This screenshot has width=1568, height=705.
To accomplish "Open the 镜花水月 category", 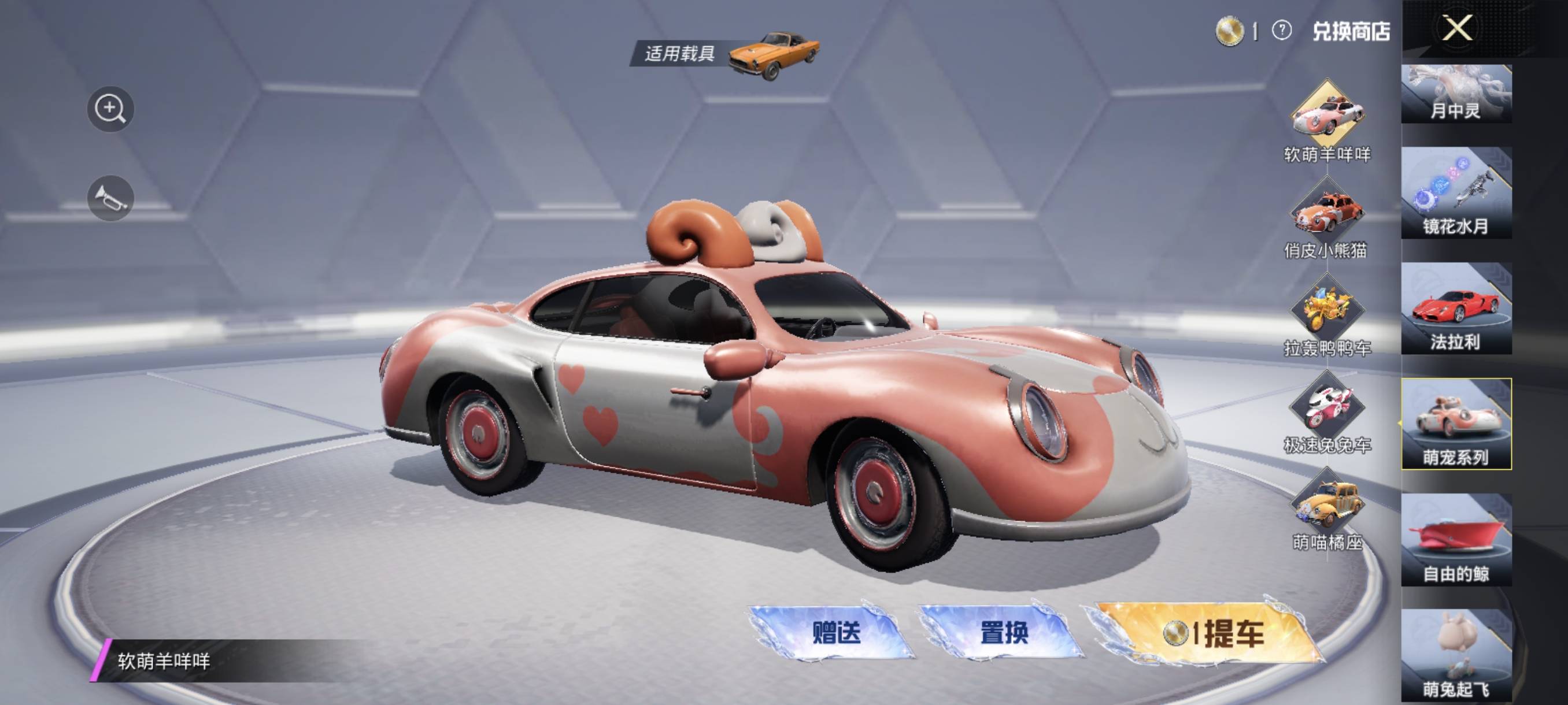I will click(1456, 193).
